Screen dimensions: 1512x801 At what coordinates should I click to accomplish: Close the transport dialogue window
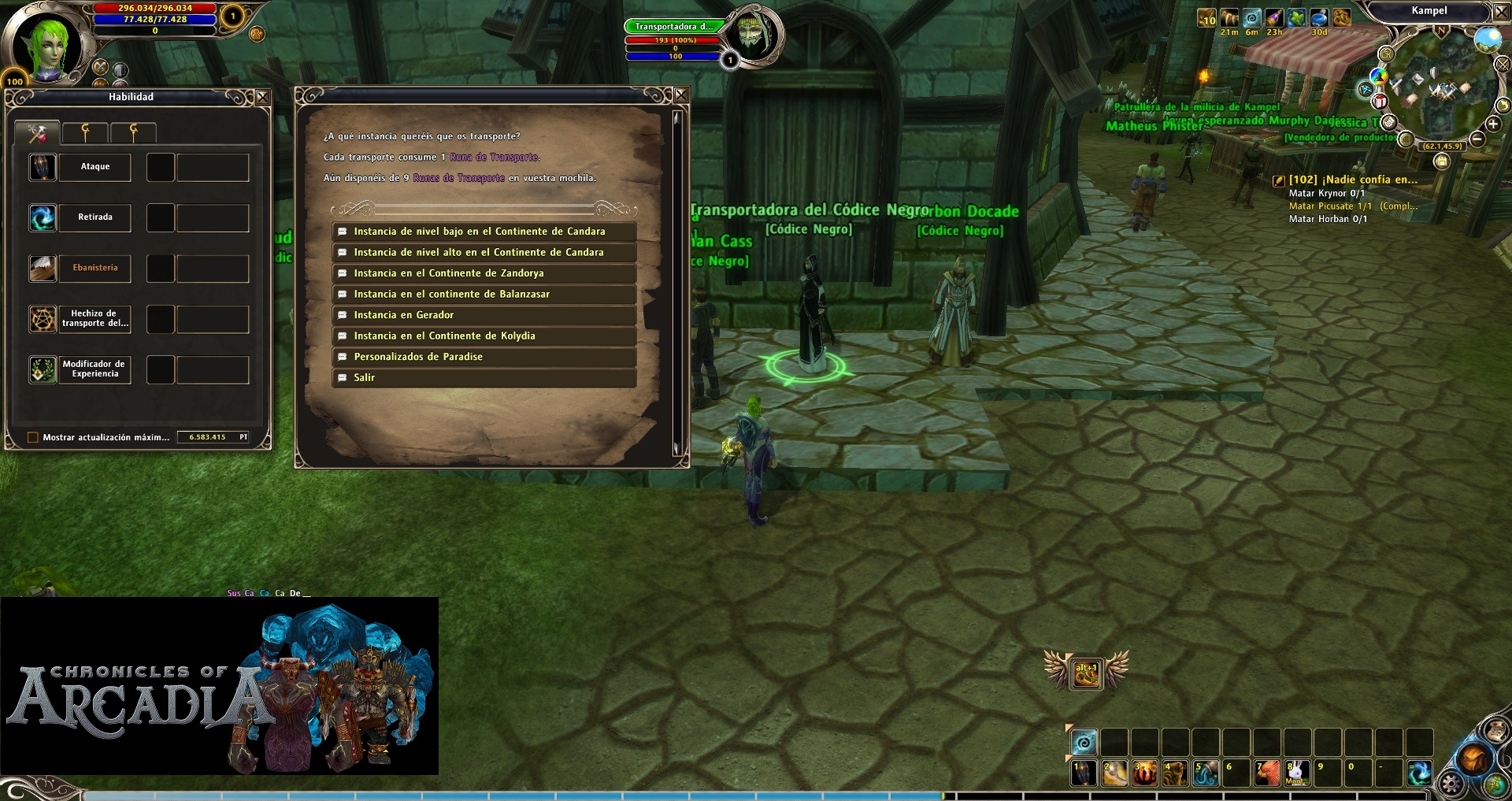[x=681, y=95]
